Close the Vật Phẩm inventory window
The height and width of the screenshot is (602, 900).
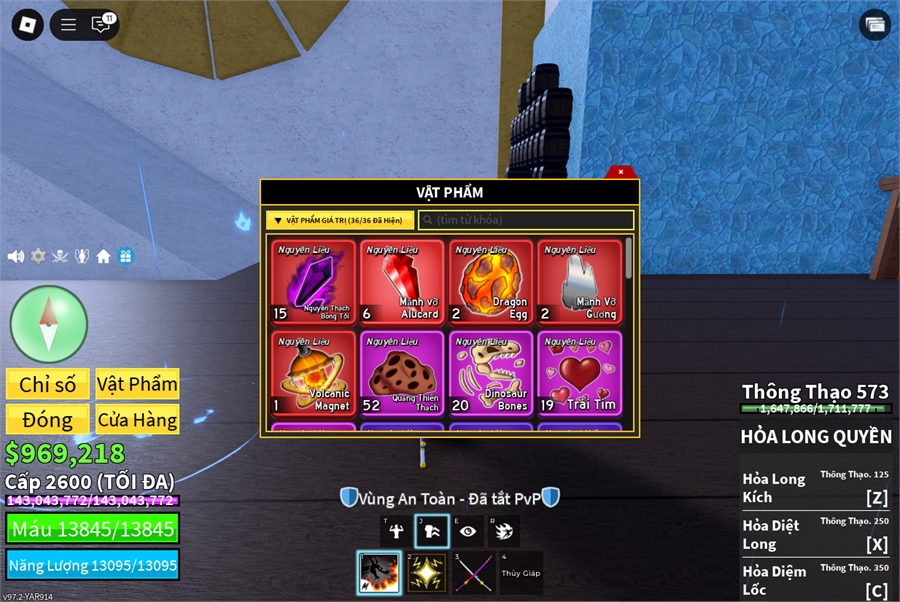621,172
